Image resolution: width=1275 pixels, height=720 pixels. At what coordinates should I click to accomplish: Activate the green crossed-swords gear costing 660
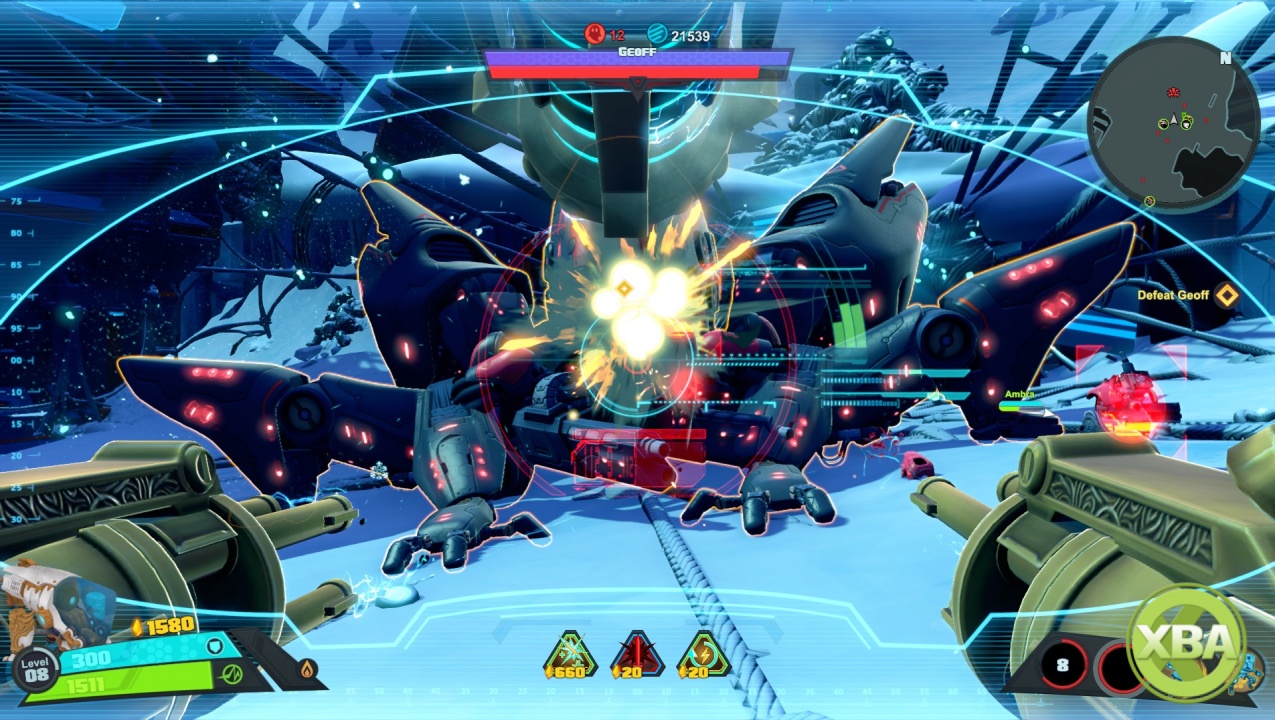[x=570, y=655]
